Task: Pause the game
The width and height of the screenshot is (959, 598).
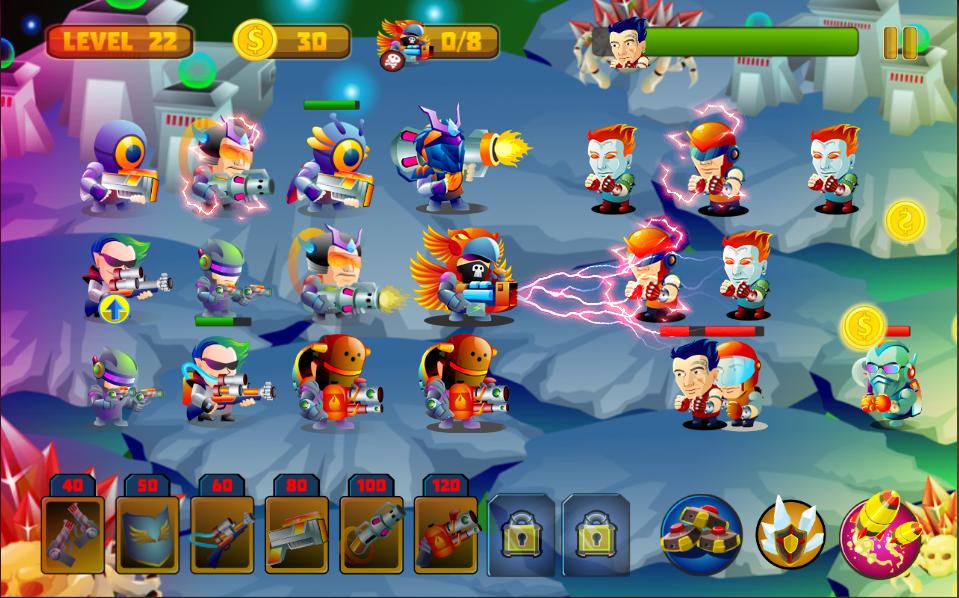Action: (x=900, y=42)
